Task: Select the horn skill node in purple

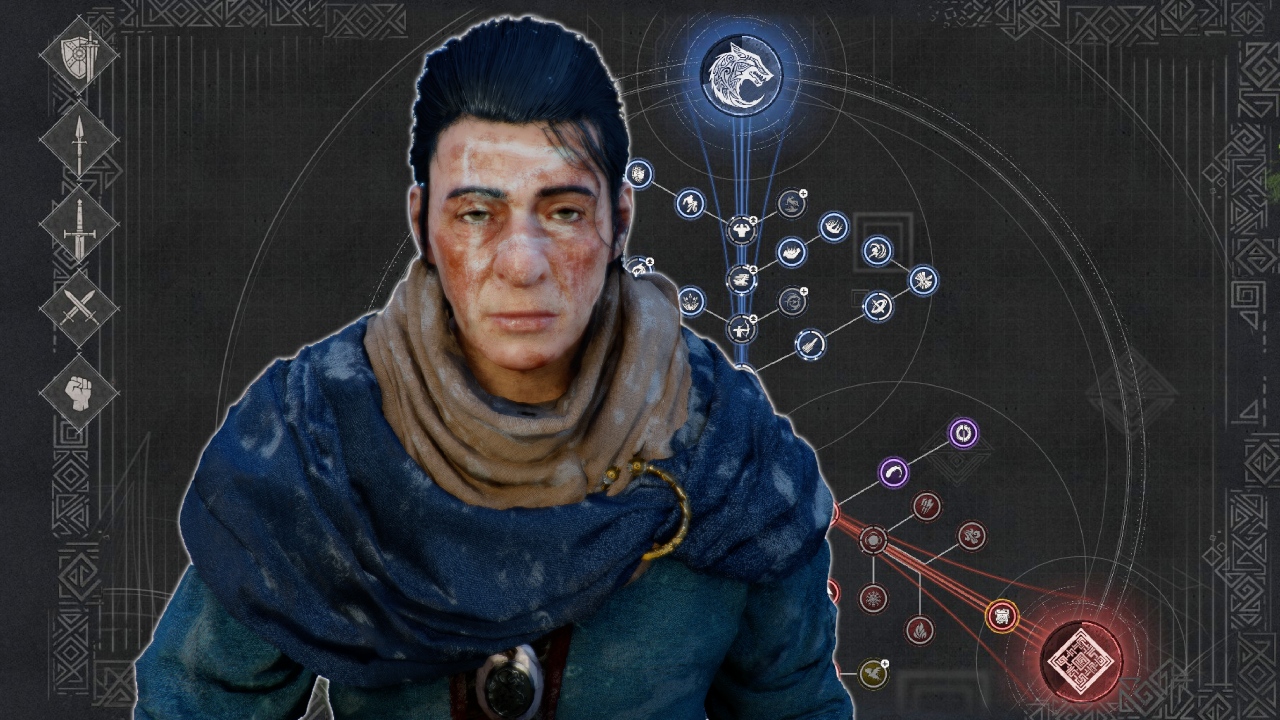Action: click(x=891, y=473)
